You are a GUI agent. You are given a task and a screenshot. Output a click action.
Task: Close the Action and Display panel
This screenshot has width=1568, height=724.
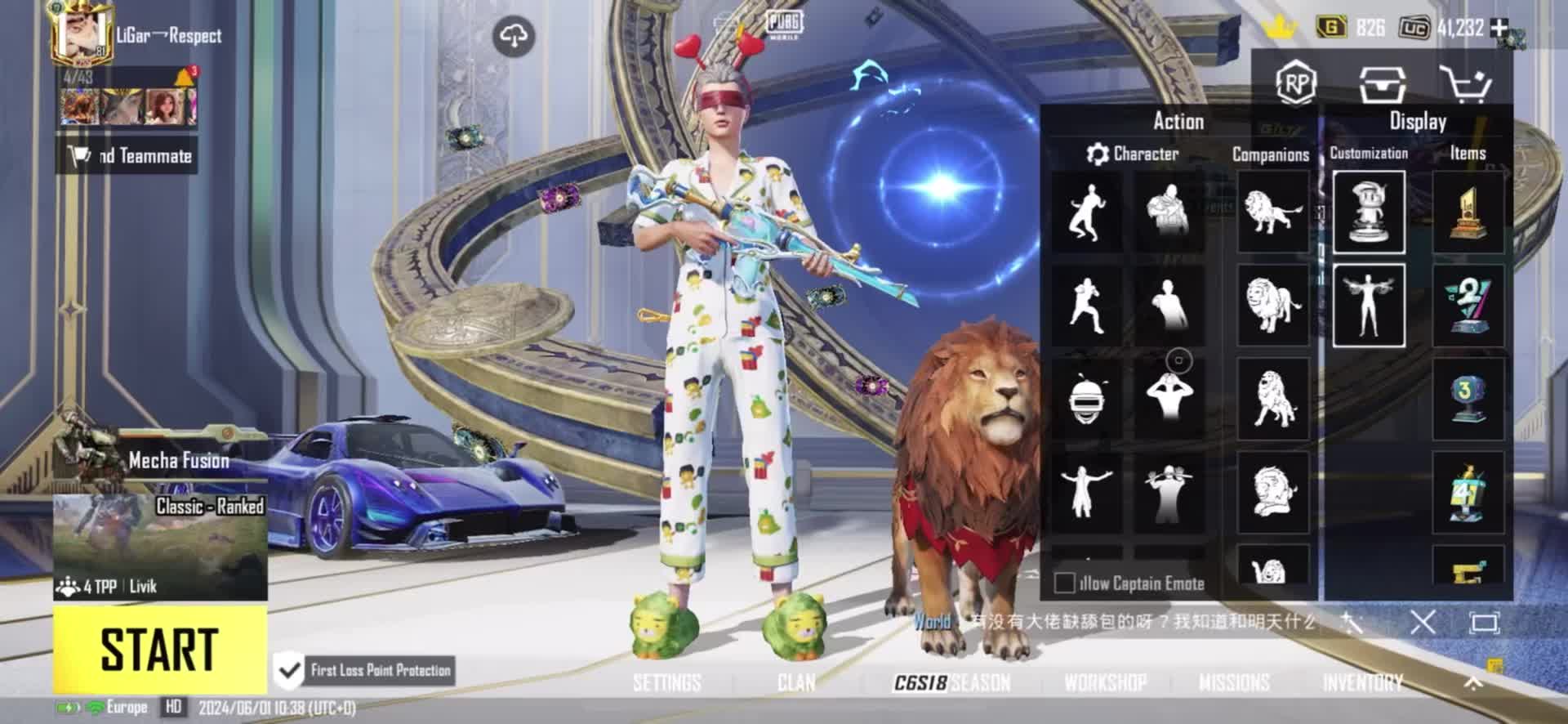pyautogui.click(x=1423, y=623)
